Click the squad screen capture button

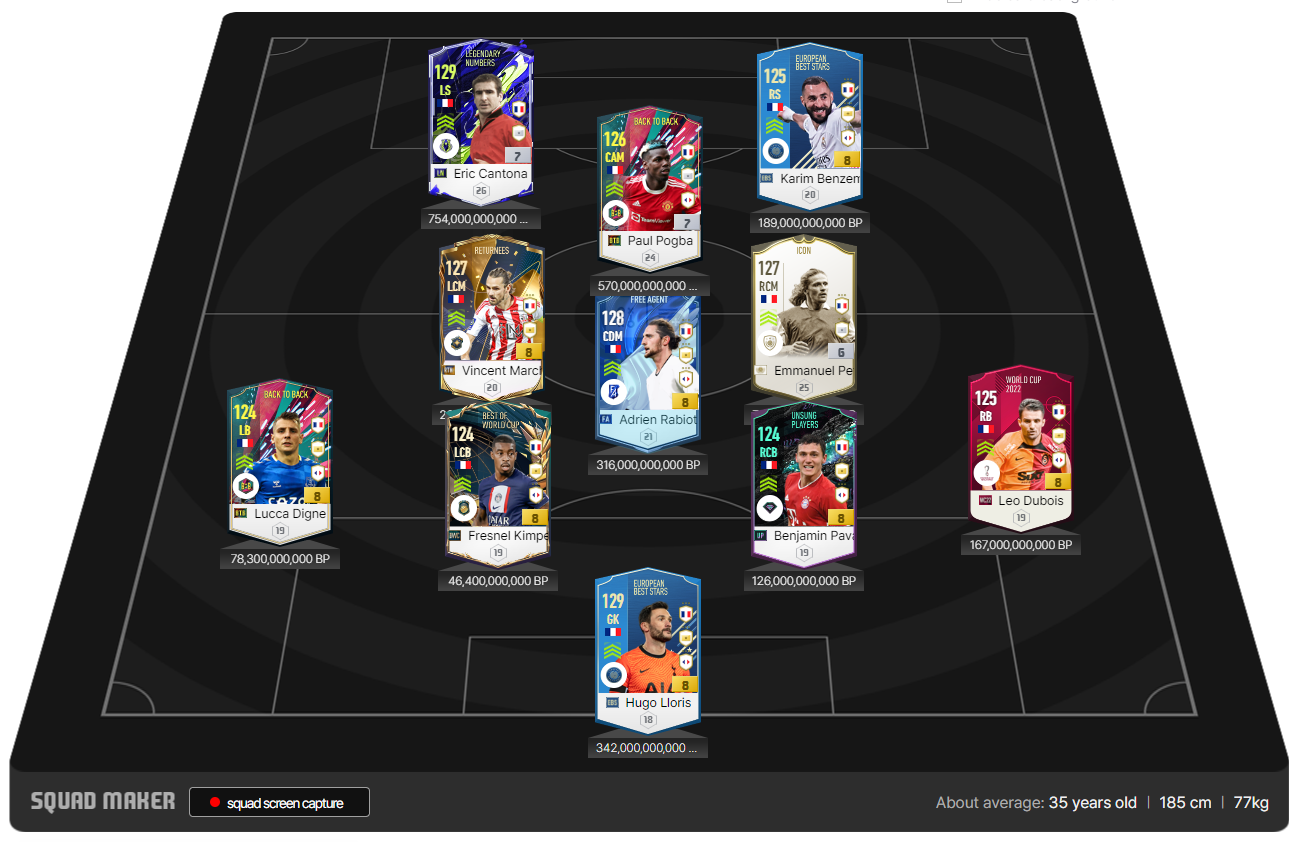(x=279, y=803)
